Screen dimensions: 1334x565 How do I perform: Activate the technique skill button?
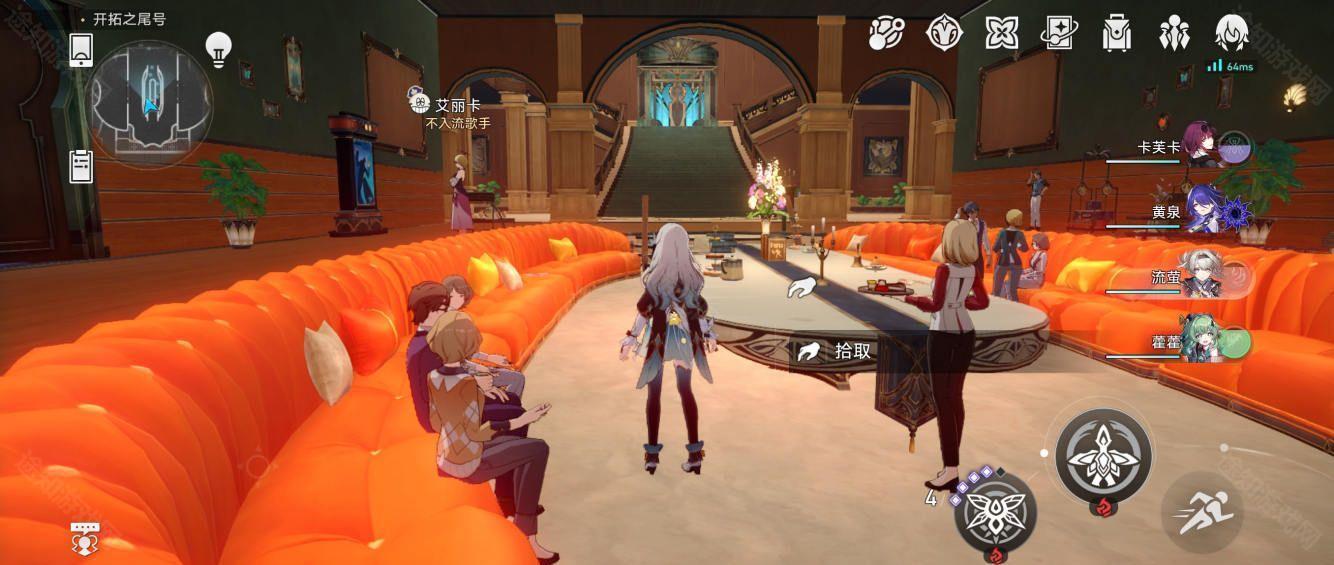point(995,510)
